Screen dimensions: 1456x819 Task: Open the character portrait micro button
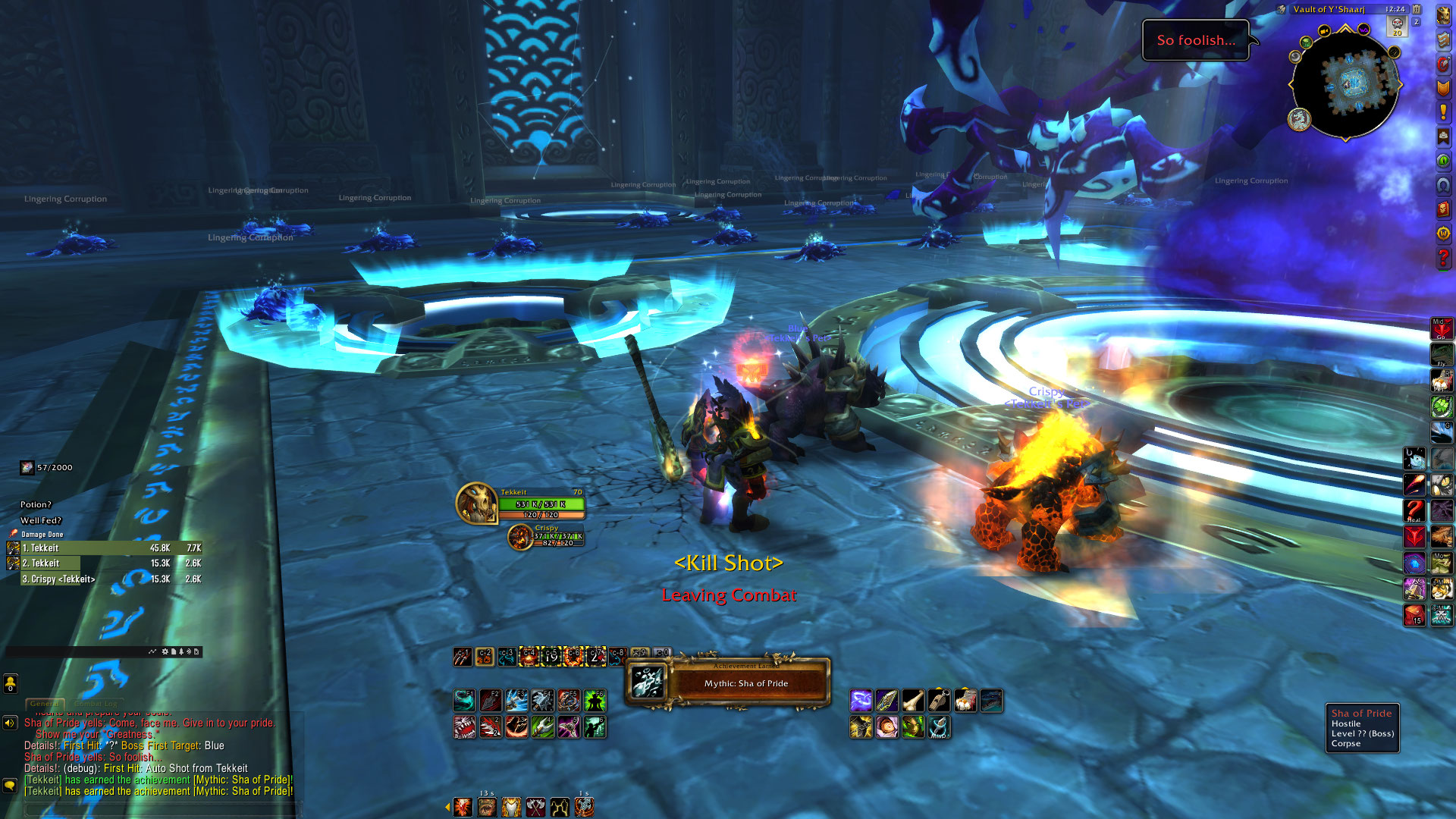tap(1443, 15)
